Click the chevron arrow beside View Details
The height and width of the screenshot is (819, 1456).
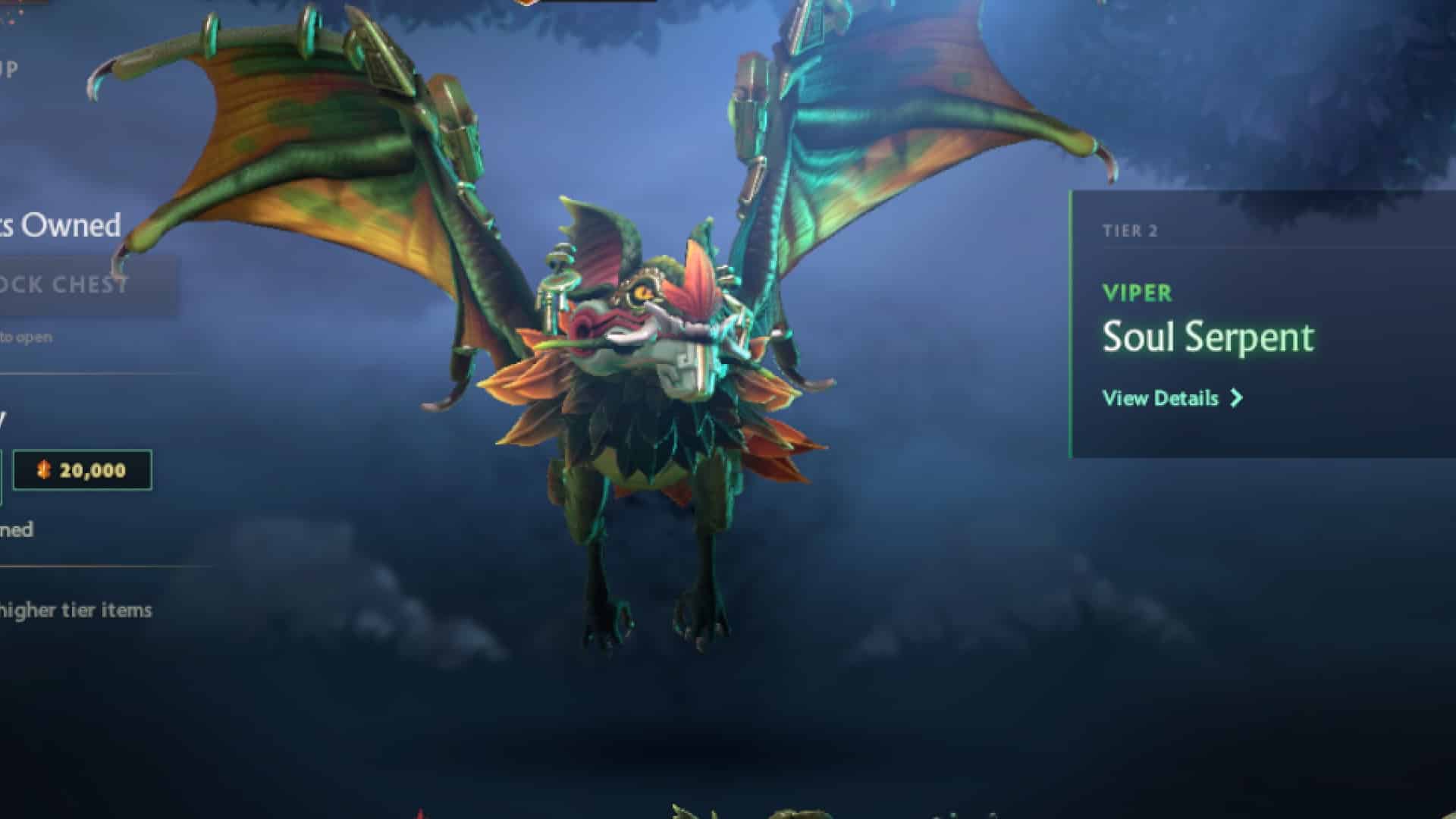tap(1236, 397)
